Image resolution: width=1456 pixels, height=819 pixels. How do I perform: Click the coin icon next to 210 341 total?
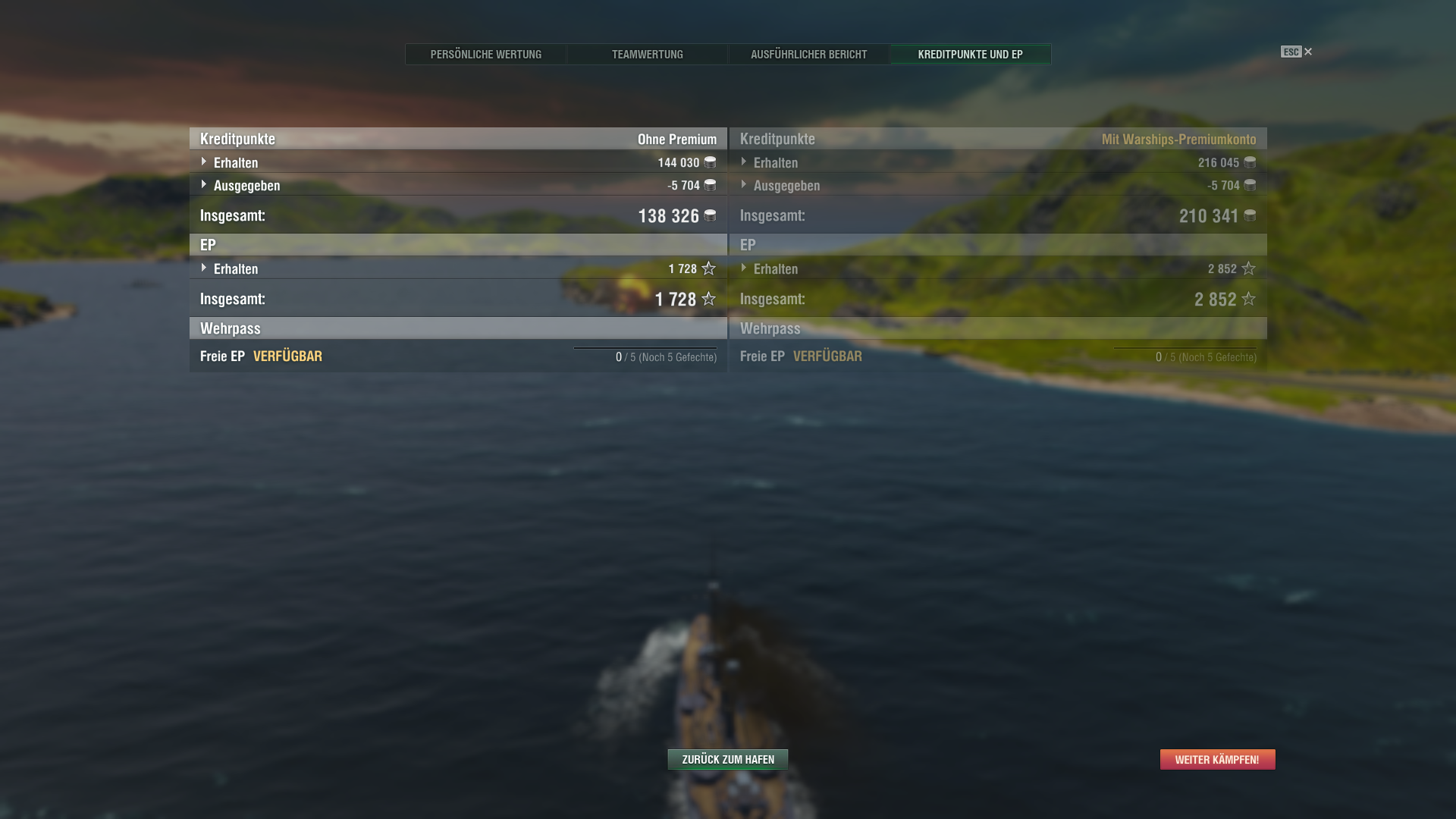[1250, 216]
